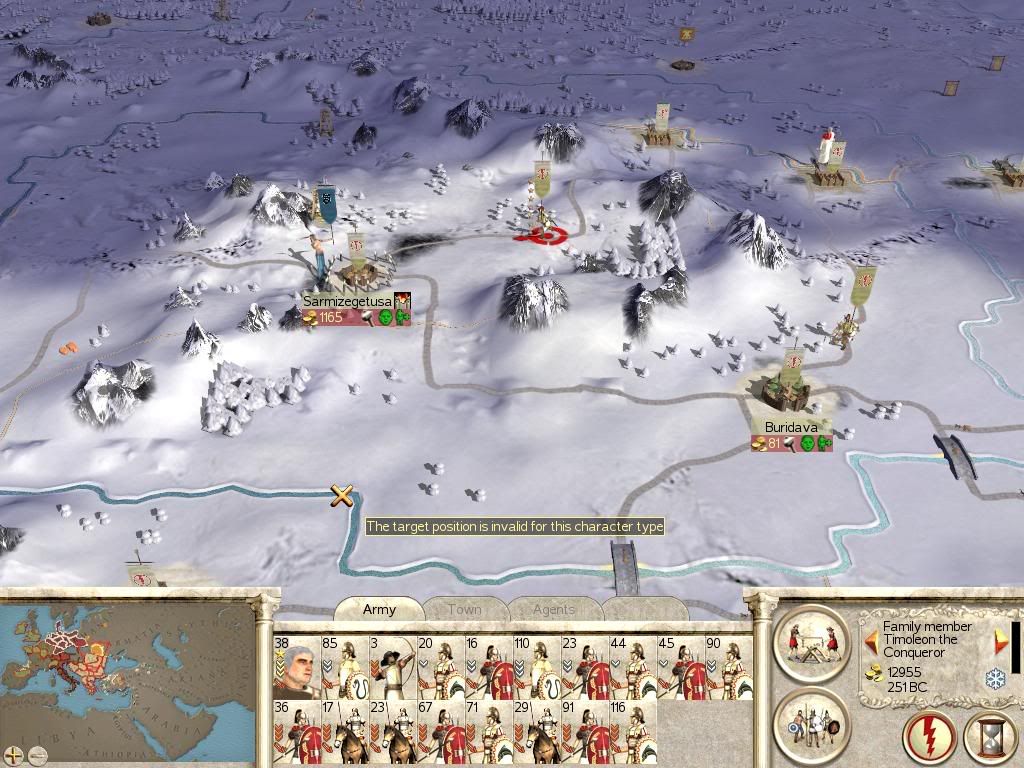Select the general's portrait unit card
This screenshot has height=768, width=1024.
tap(295, 667)
